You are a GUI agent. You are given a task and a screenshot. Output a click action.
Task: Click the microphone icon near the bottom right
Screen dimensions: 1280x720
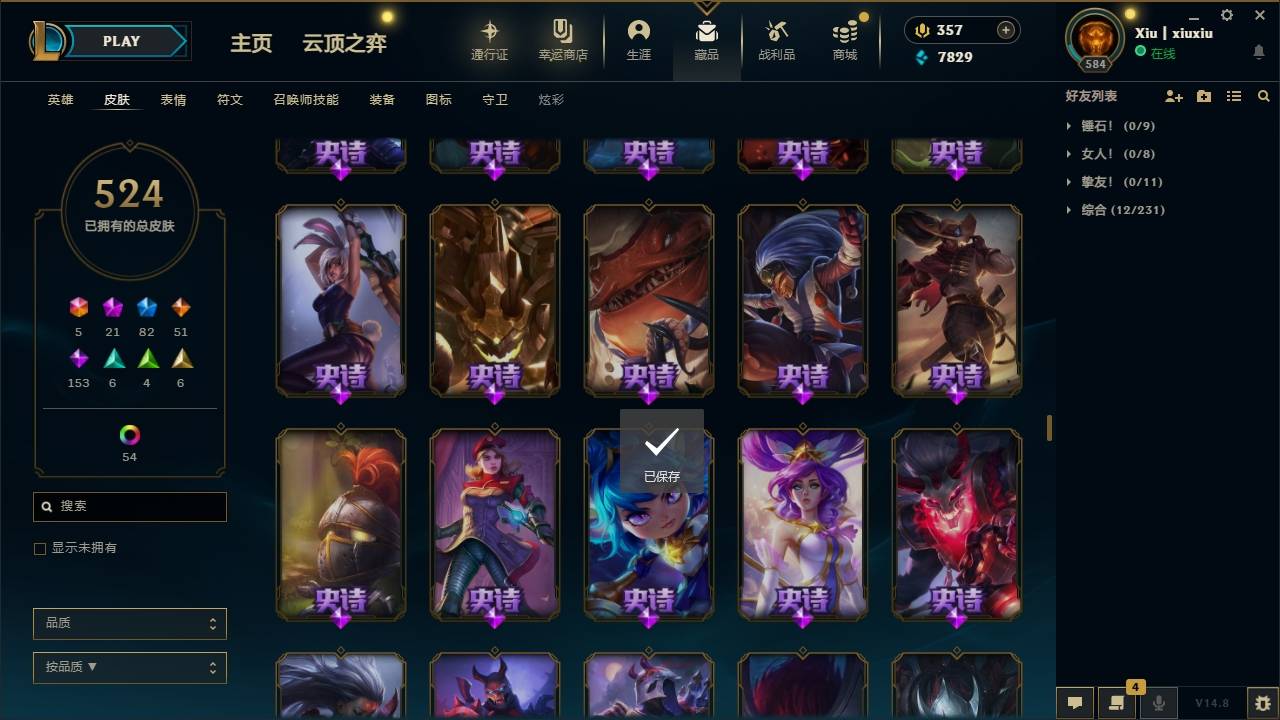[x=1159, y=703]
